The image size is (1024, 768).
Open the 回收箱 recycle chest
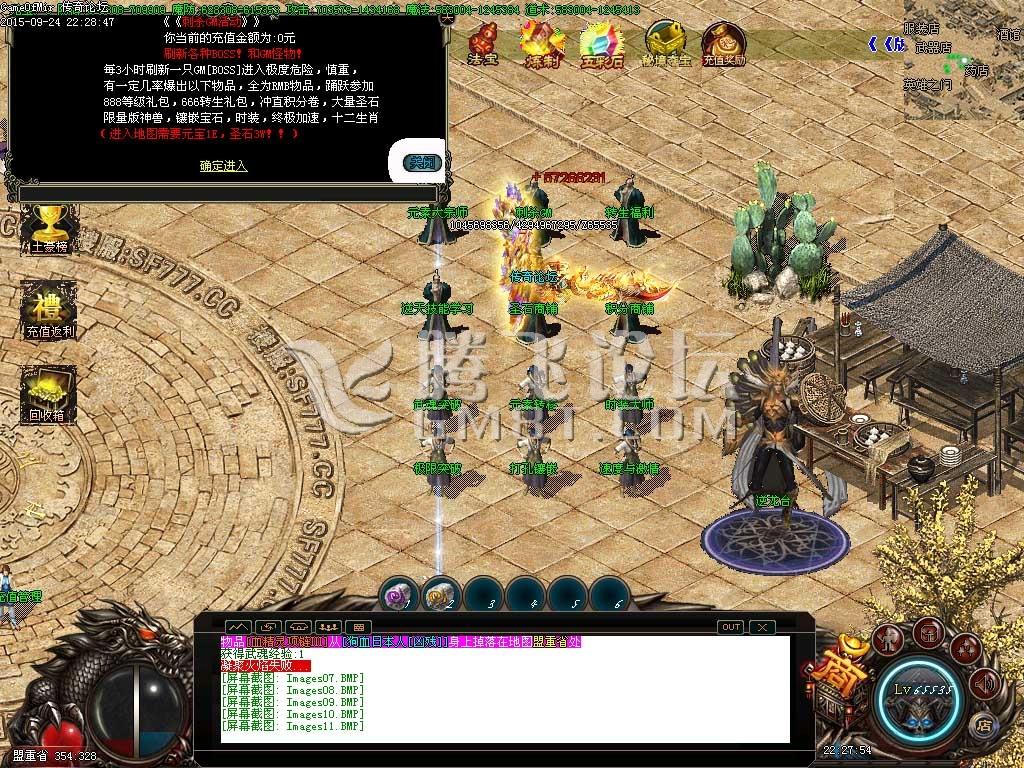coord(46,392)
